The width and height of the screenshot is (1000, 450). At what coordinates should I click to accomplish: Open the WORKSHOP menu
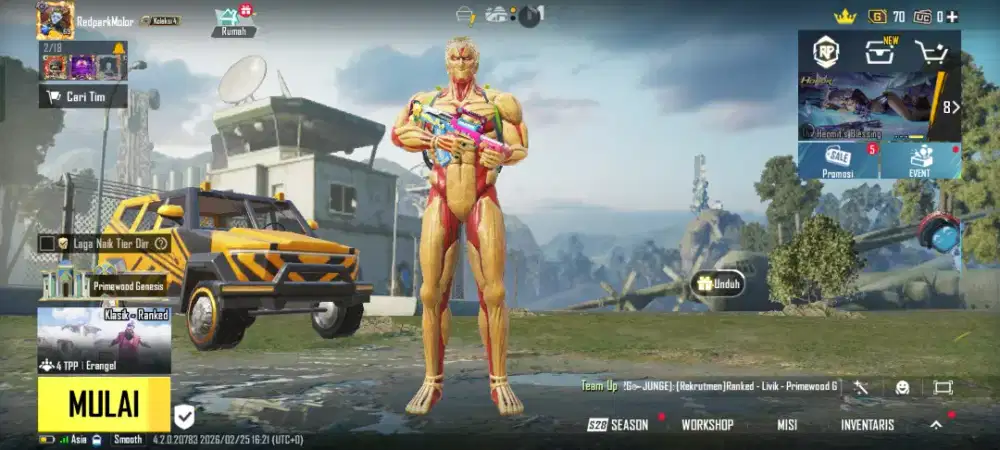[707, 425]
